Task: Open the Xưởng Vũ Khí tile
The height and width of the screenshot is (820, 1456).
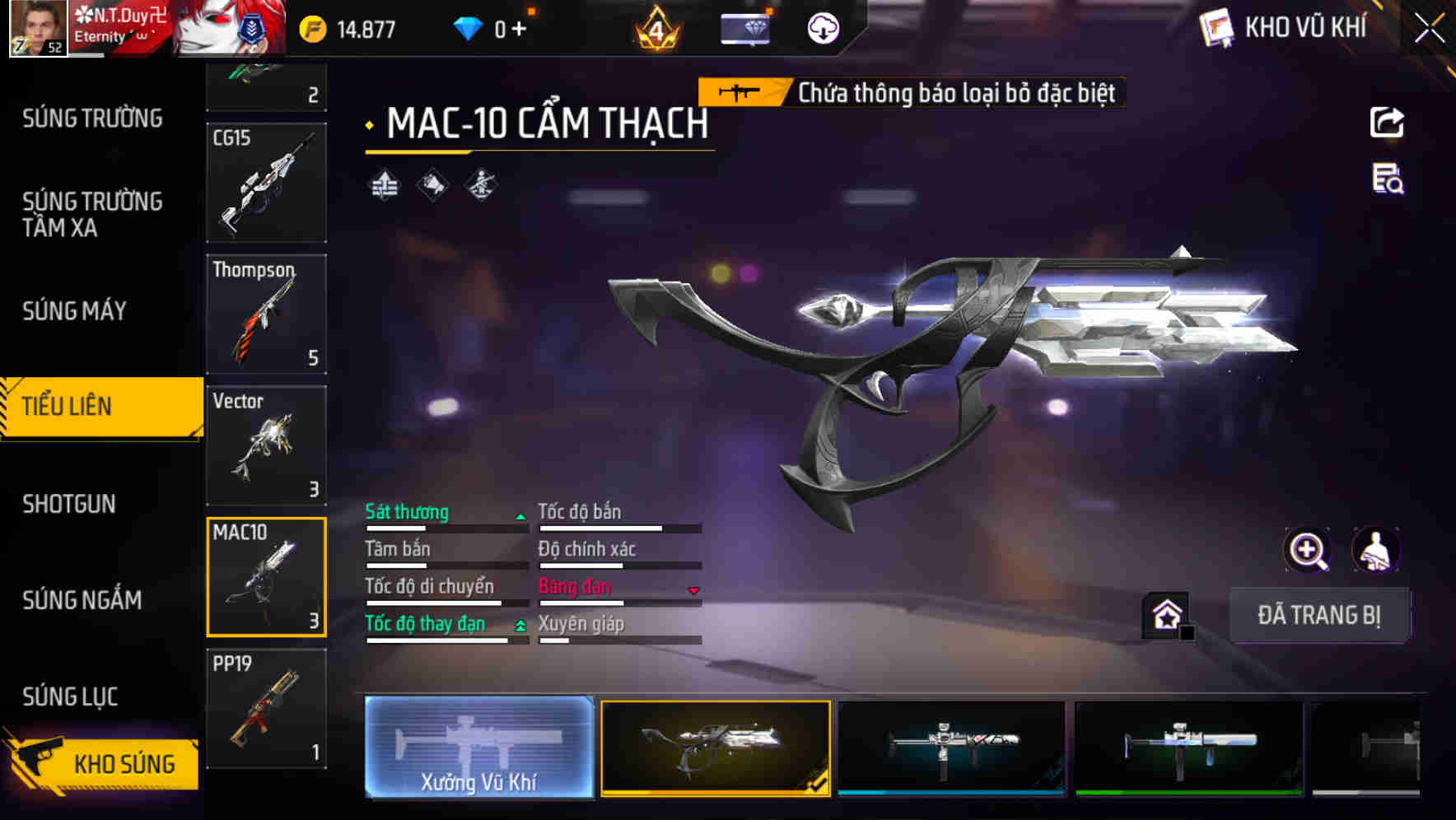Action: pyautogui.click(x=479, y=747)
